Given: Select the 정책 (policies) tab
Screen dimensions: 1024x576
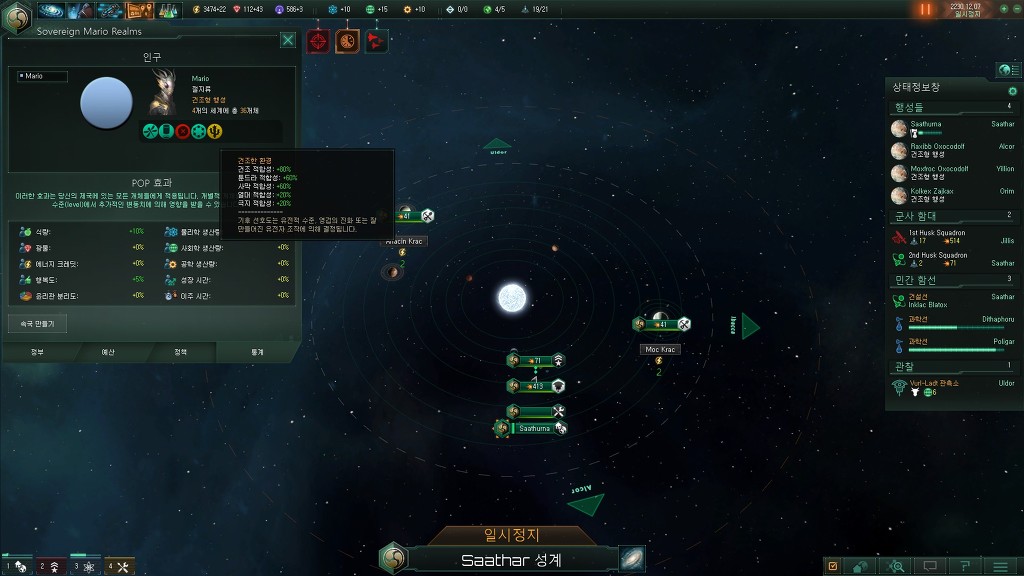Looking at the screenshot, I should (180, 352).
